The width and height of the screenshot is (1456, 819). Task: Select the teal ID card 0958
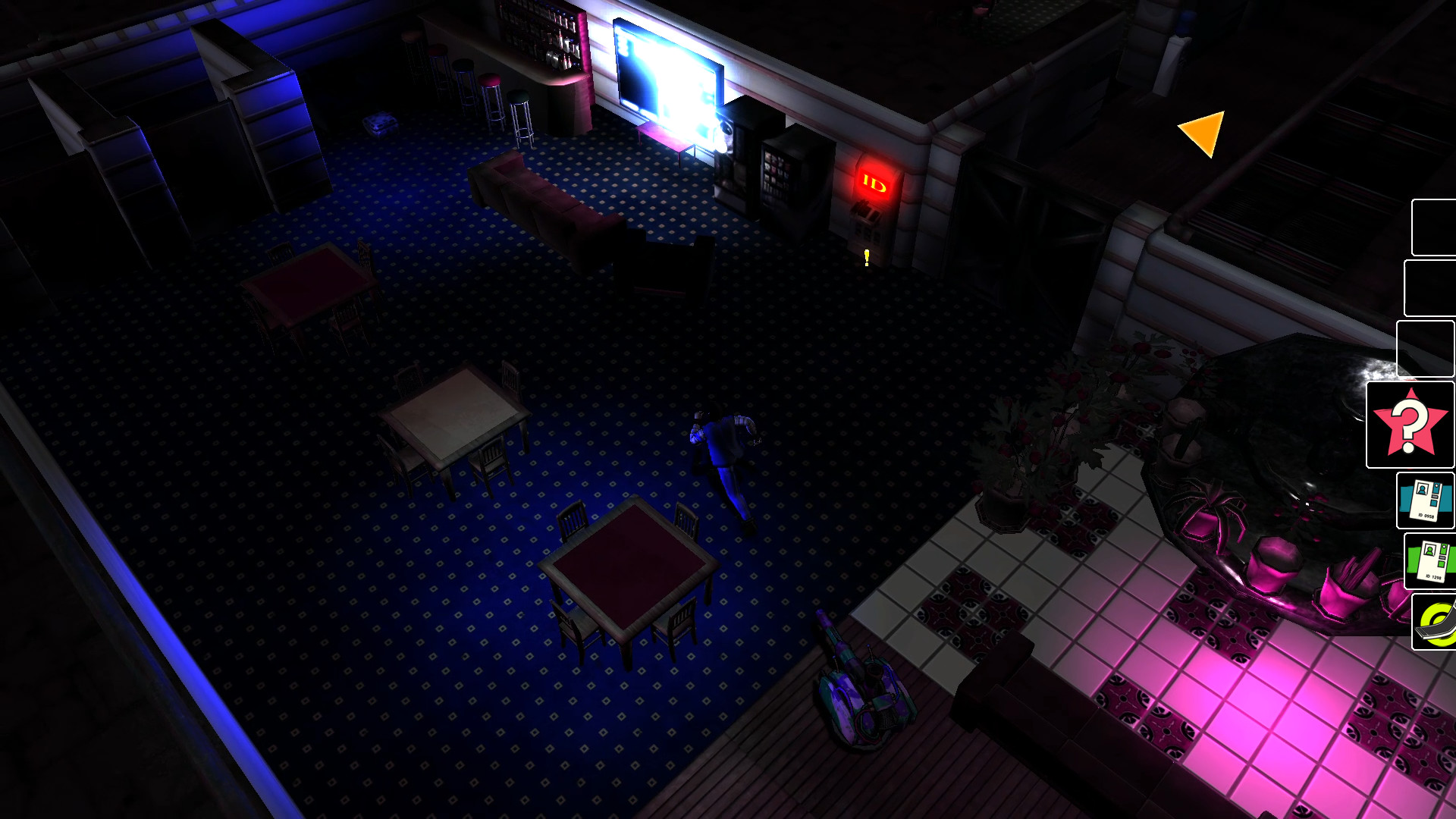point(1427,500)
